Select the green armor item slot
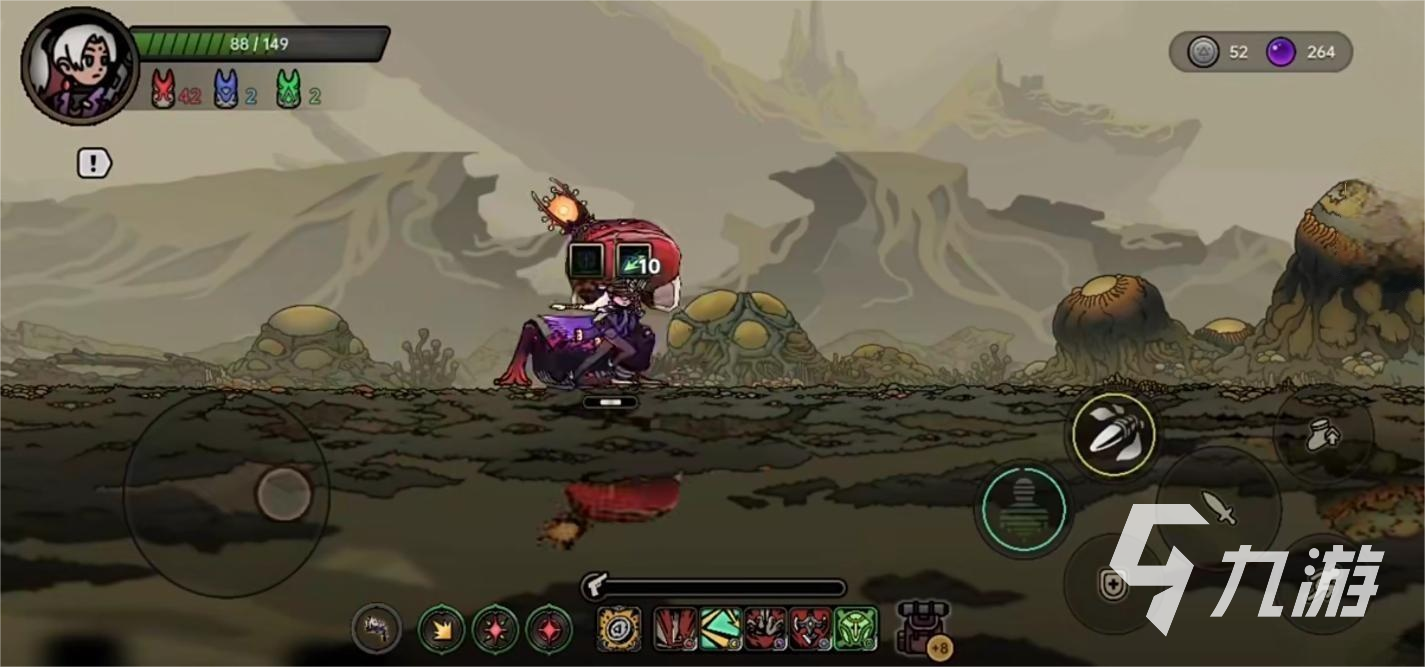Viewport: 1425px width, 667px height. [856, 629]
